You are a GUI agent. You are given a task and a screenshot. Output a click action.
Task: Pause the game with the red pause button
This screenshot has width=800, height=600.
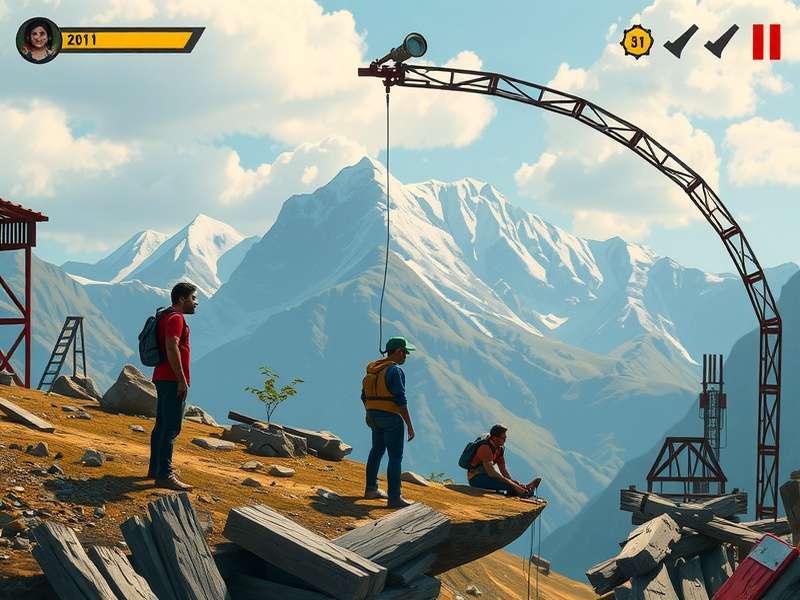coord(766,42)
